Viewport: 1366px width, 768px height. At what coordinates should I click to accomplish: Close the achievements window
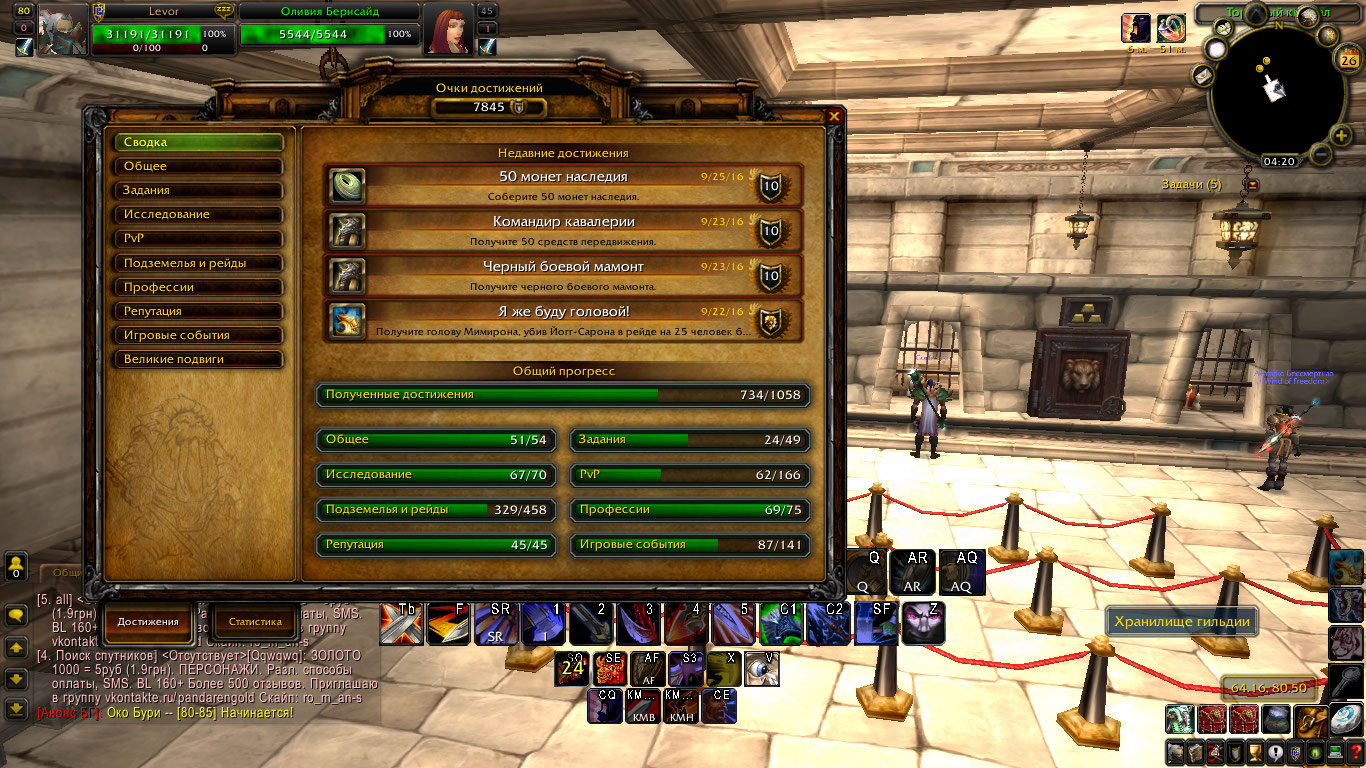[x=834, y=116]
